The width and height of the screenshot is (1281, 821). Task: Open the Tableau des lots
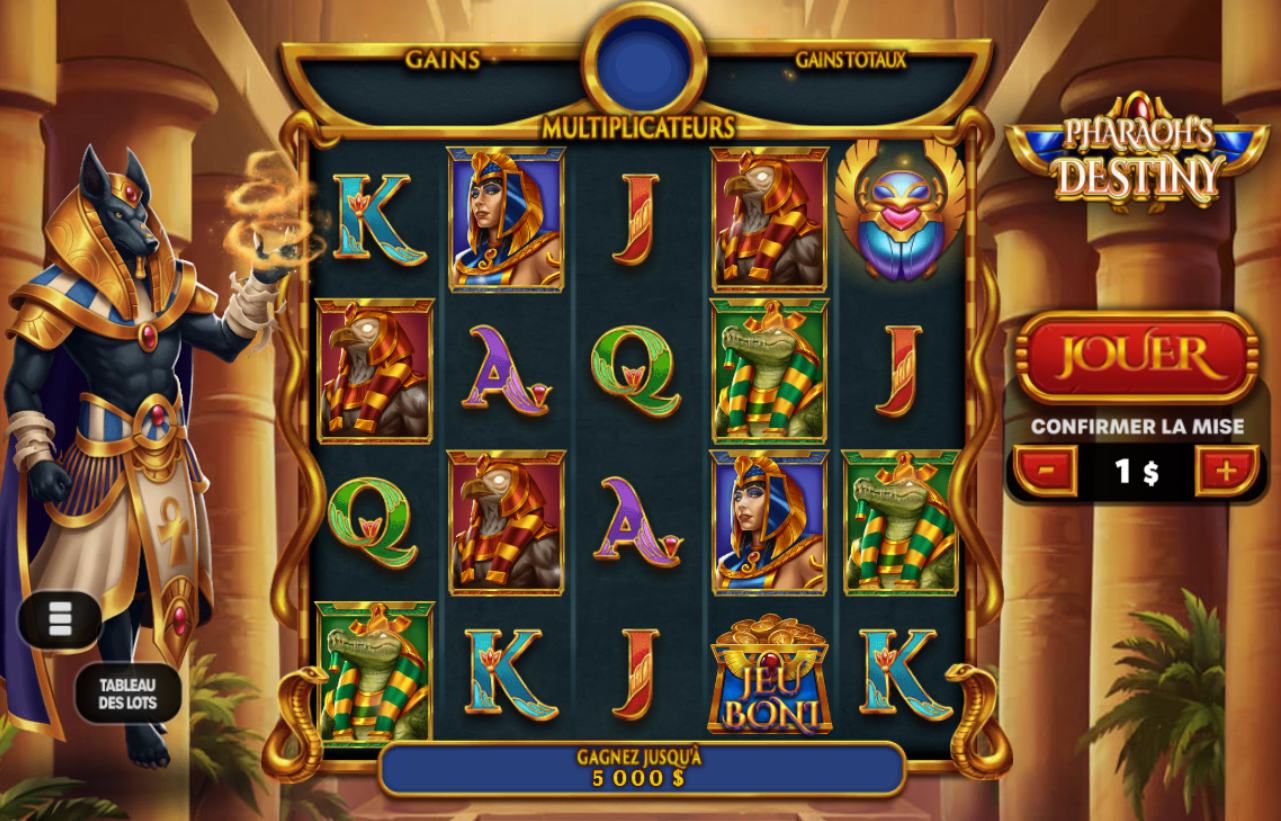point(127,694)
